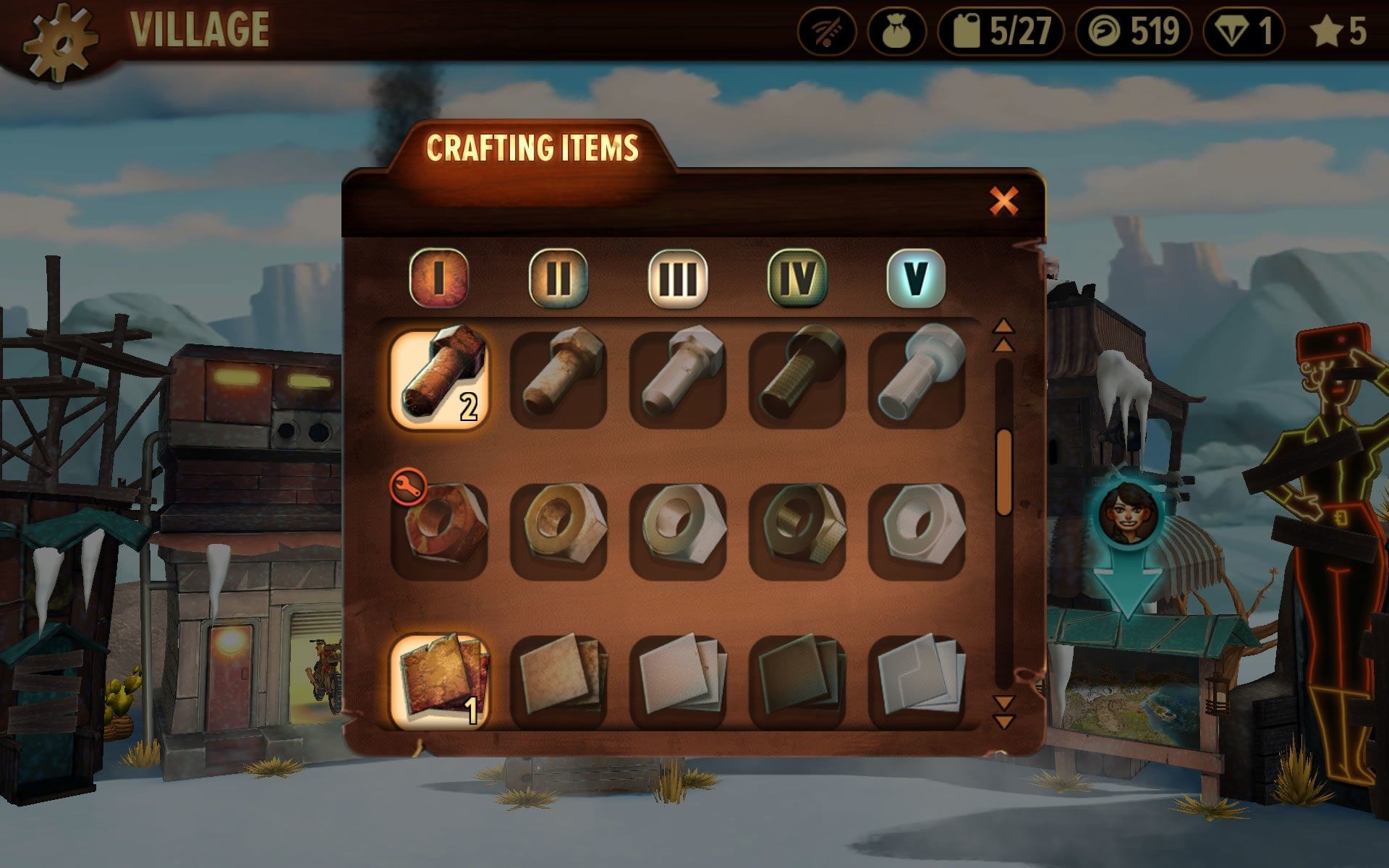This screenshot has height=868, width=1389.
Task: Select the tier I tab
Action: click(438, 278)
